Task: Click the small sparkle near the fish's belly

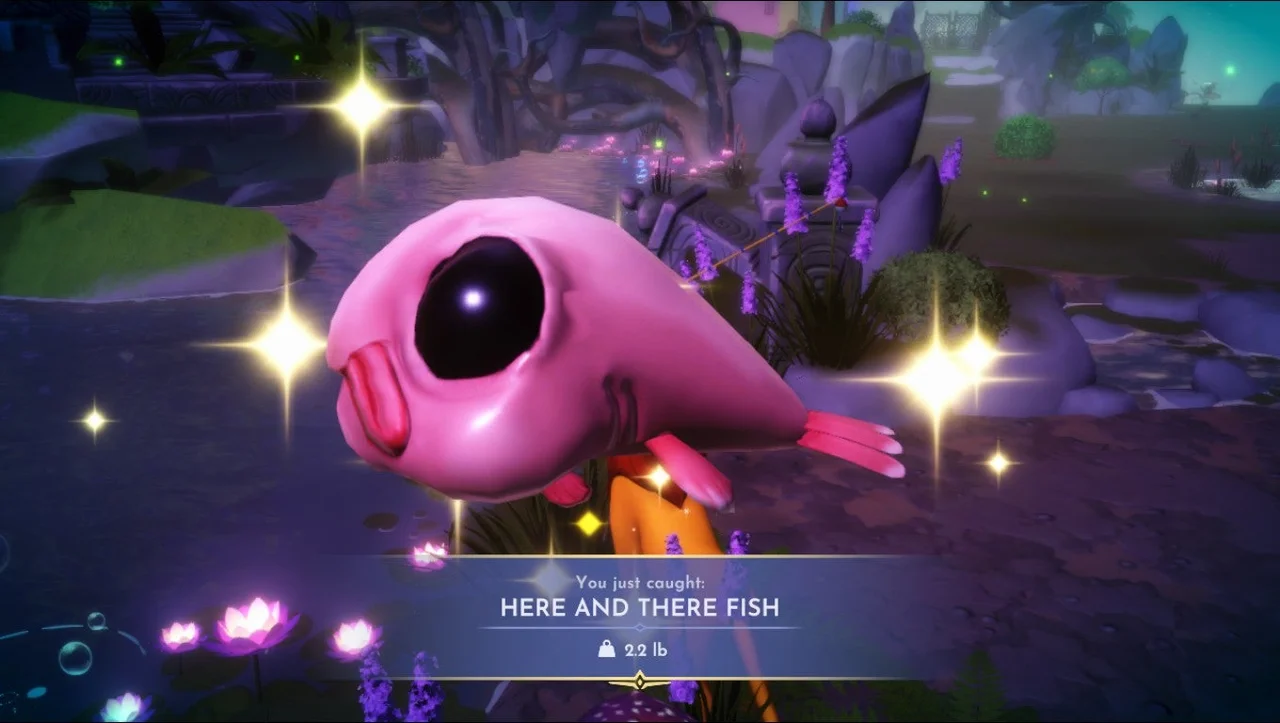Action: 587,523
